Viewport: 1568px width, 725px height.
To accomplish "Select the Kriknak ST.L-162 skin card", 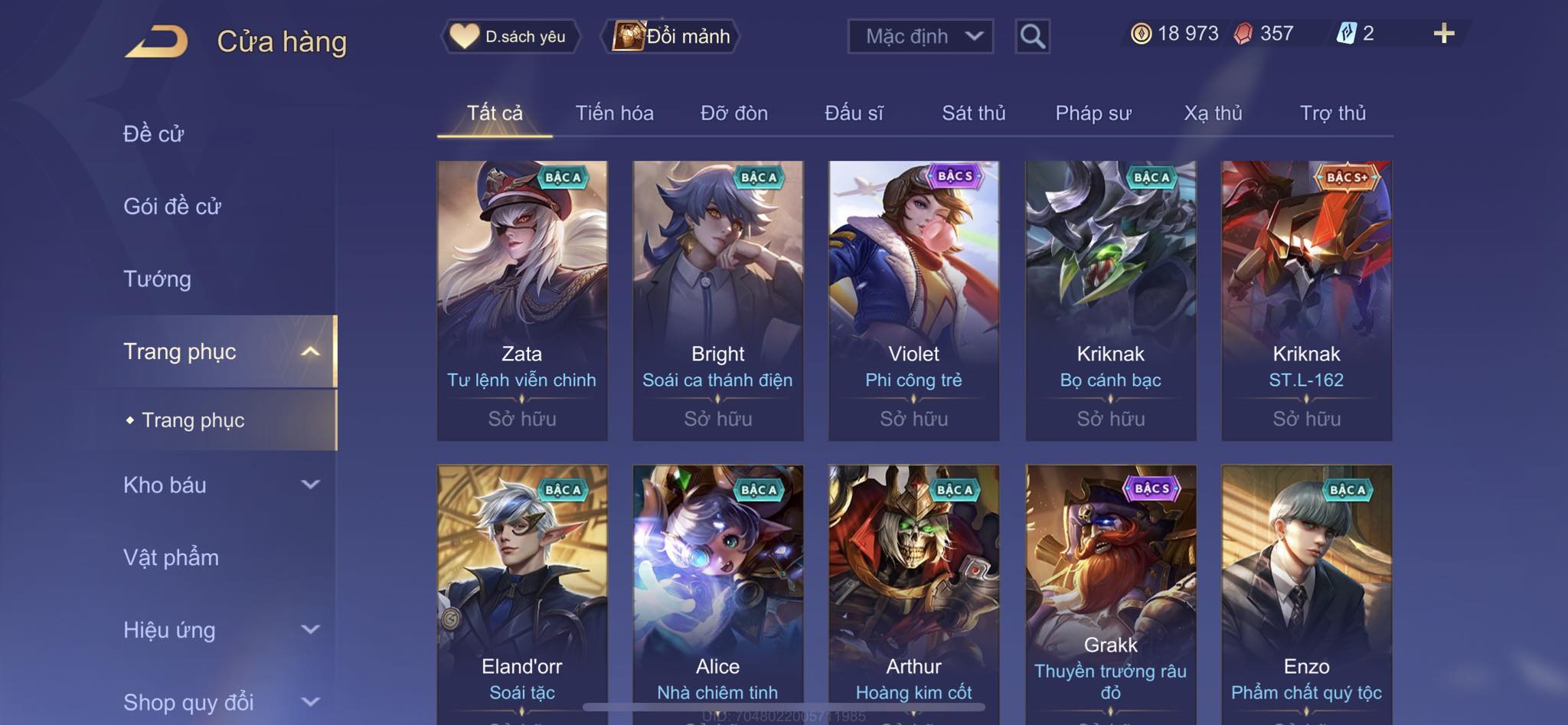I will [x=1306, y=300].
